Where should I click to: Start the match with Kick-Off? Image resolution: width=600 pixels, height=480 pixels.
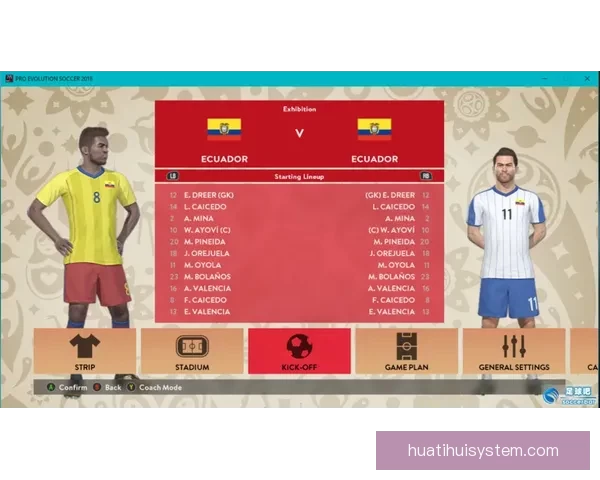click(x=299, y=351)
